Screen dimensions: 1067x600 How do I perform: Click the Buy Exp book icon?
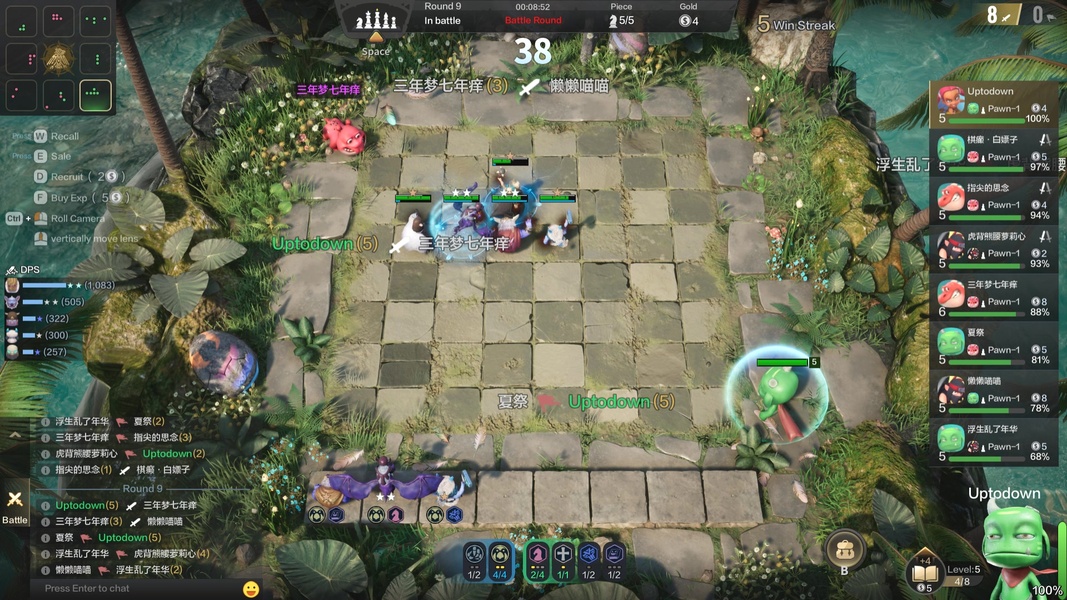coord(925,573)
